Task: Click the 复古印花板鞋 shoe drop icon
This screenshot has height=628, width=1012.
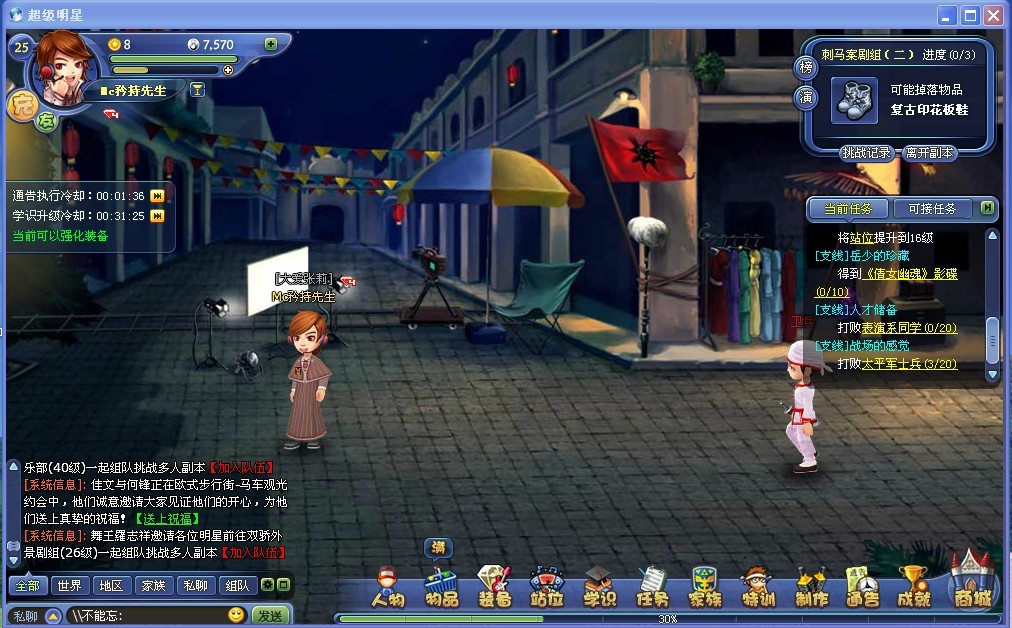Action: [x=855, y=101]
